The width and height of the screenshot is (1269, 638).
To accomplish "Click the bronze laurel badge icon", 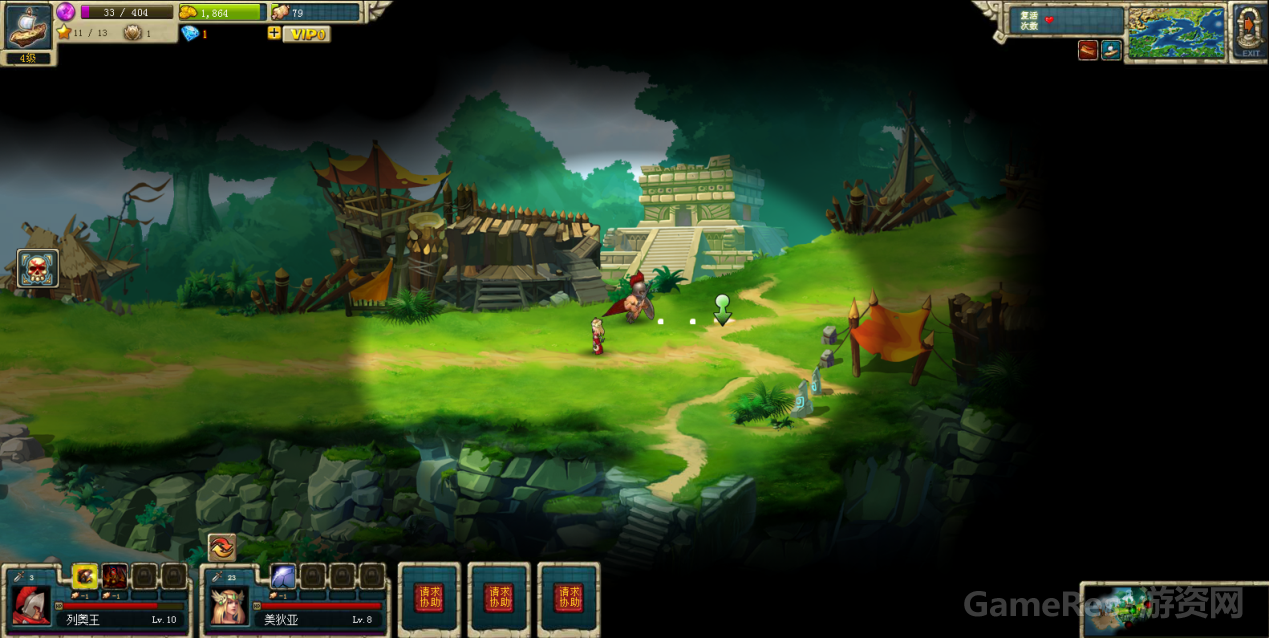I will coord(132,33).
